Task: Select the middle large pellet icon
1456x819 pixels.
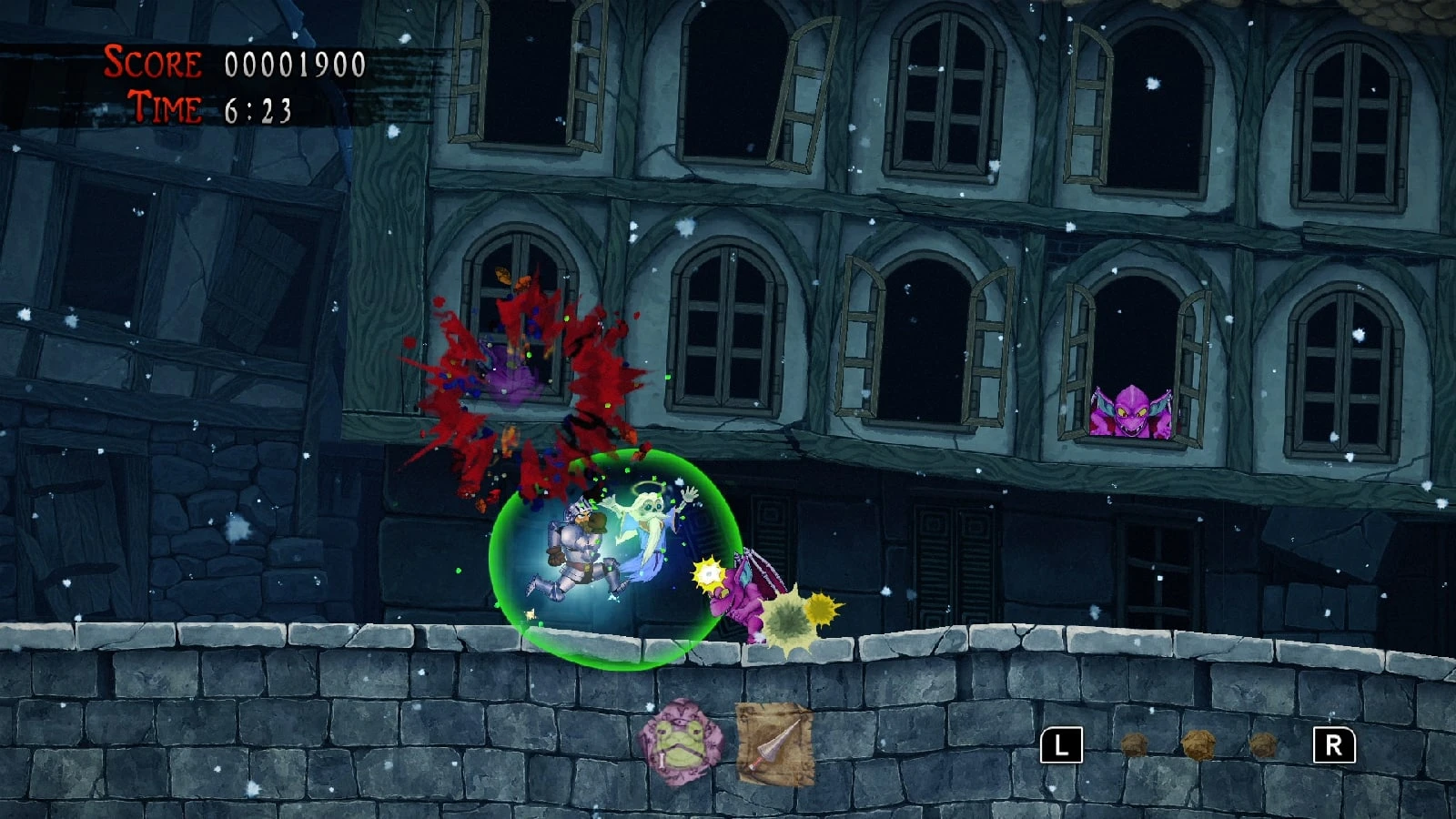Action: click(x=1201, y=746)
